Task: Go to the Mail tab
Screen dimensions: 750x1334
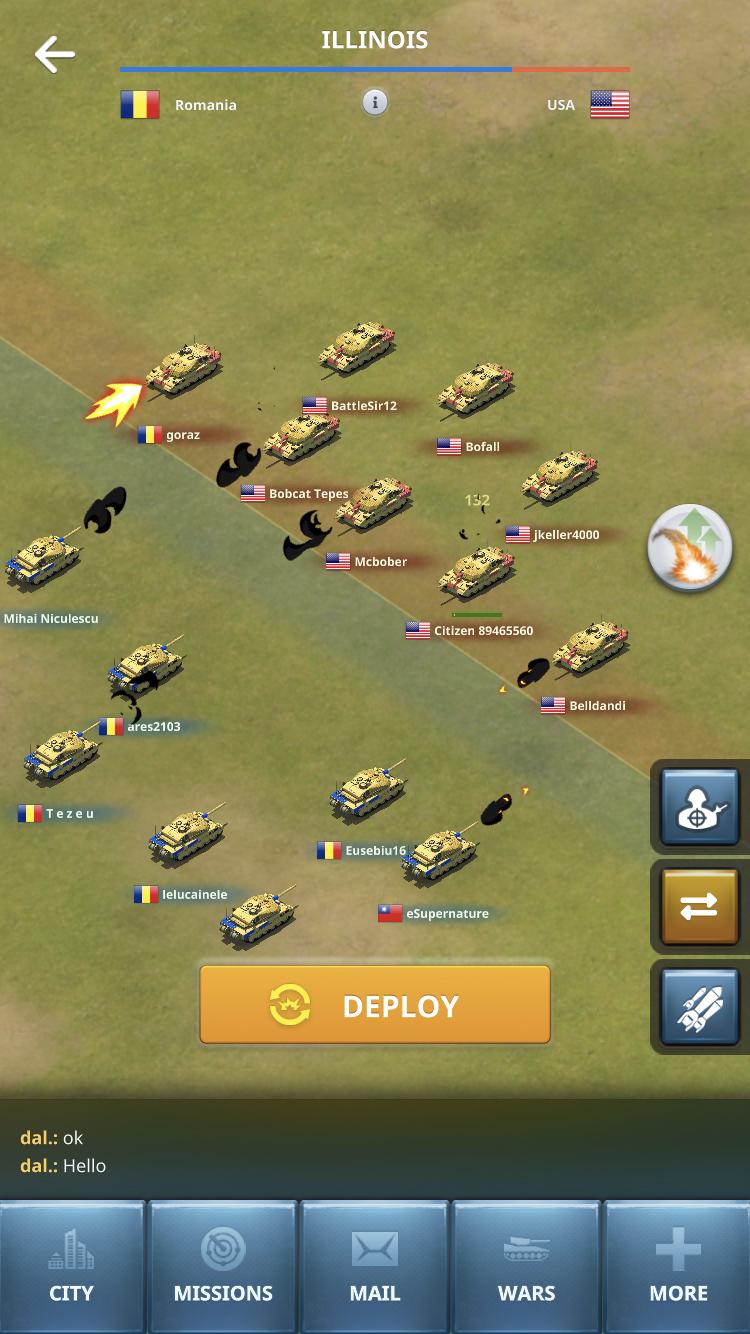Action: 375,1267
